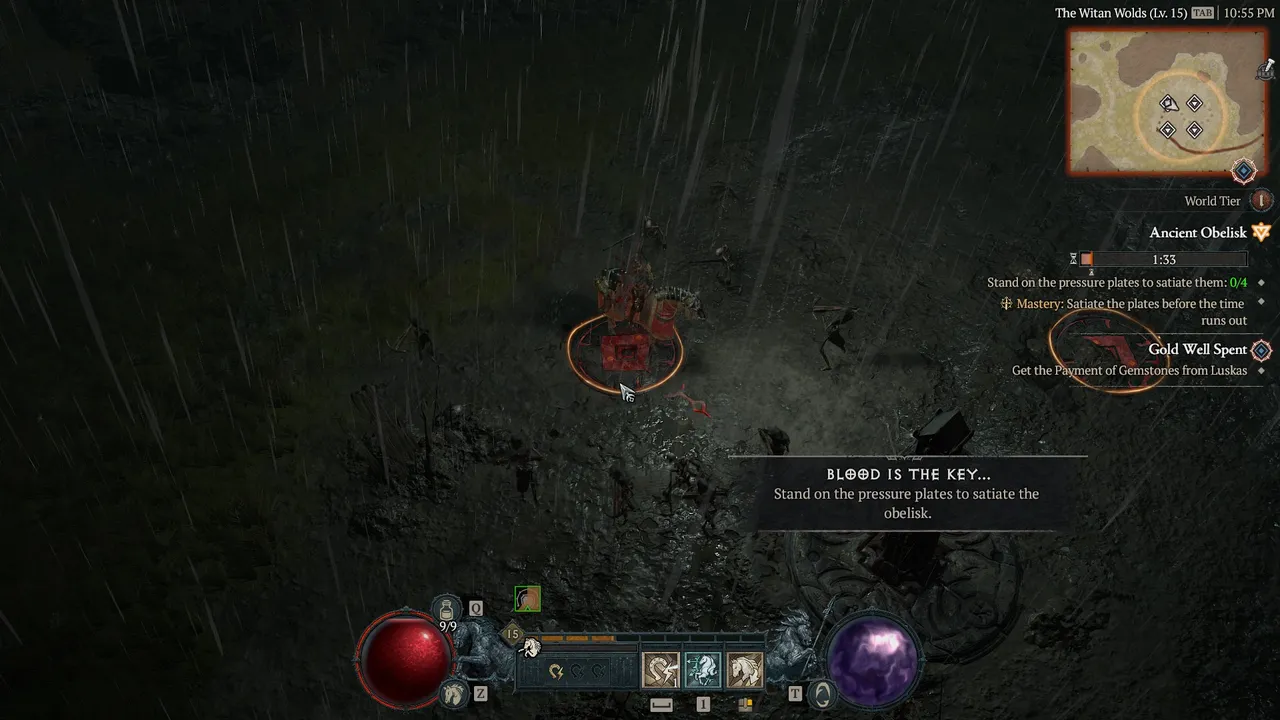Screen dimensions: 1280x720
Task: Click the green-bordered buff icon
Action: point(527,599)
